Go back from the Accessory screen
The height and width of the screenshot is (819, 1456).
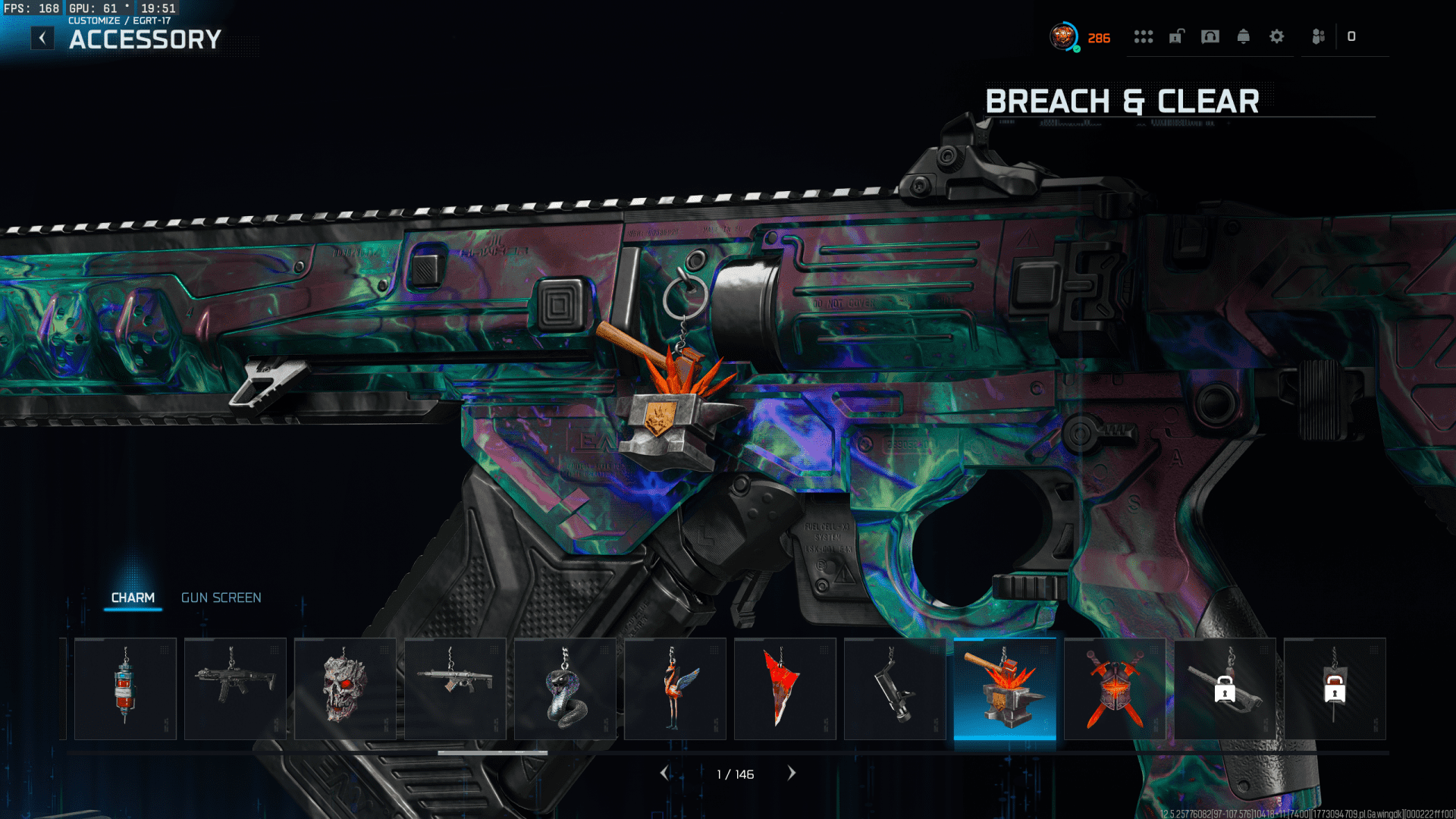pos(42,38)
